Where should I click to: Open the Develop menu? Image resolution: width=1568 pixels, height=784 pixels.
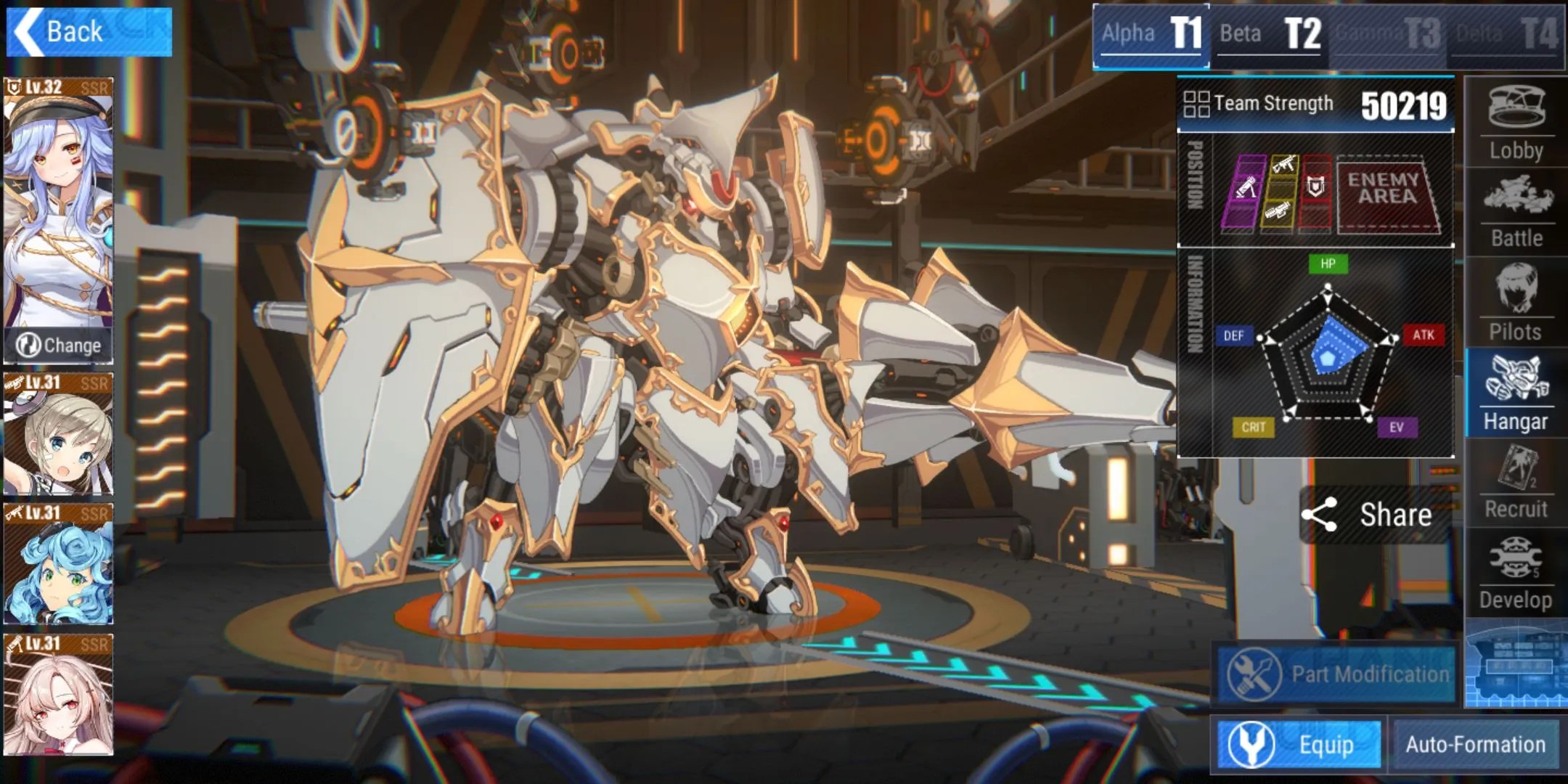tap(1515, 573)
